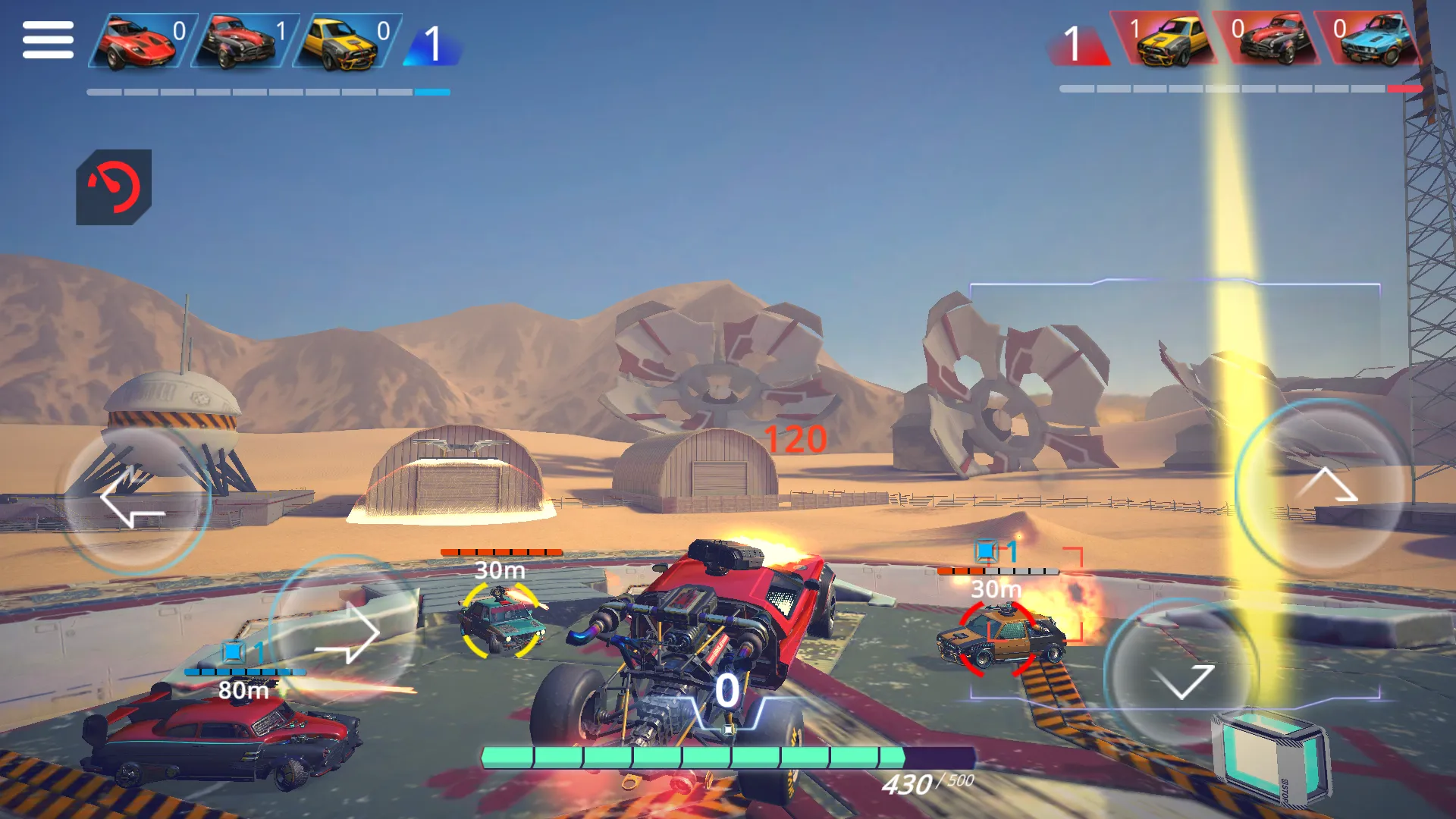Tap the speedometer gauge icon
The height and width of the screenshot is (819, 1456).
click(114, 187)
